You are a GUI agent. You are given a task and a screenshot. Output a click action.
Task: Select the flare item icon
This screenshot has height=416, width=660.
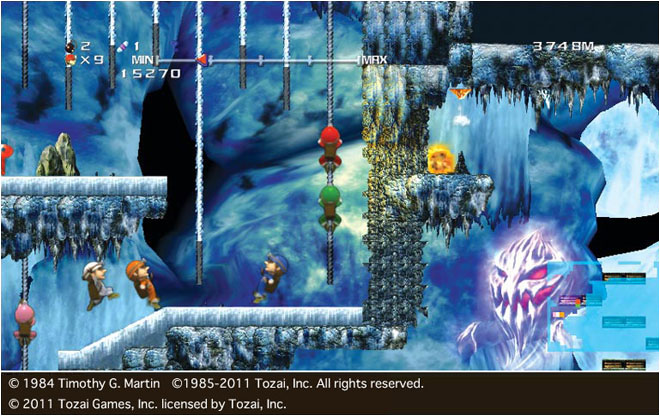click(x=121, y=46)
